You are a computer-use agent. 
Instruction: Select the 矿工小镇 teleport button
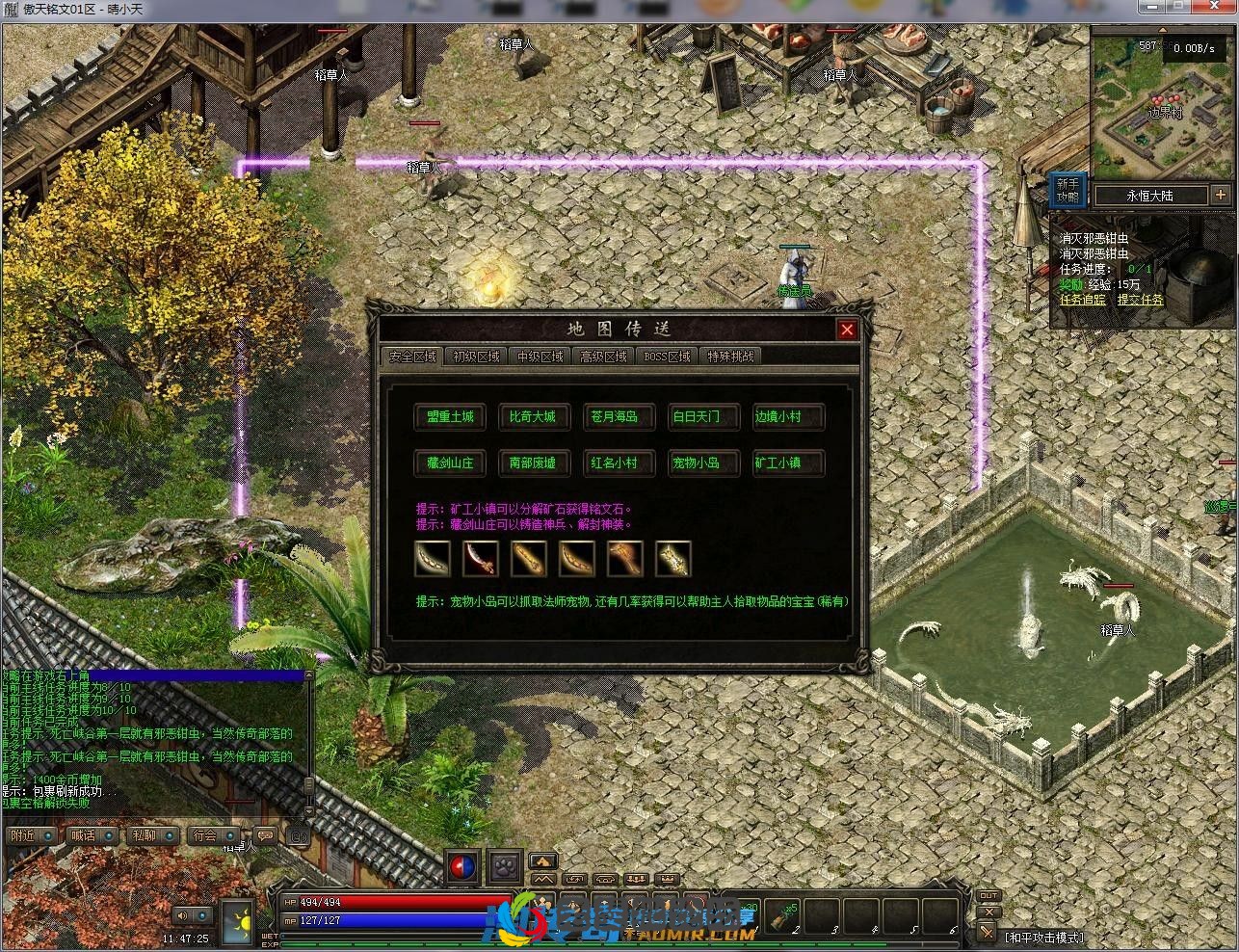tap(778, 463)
